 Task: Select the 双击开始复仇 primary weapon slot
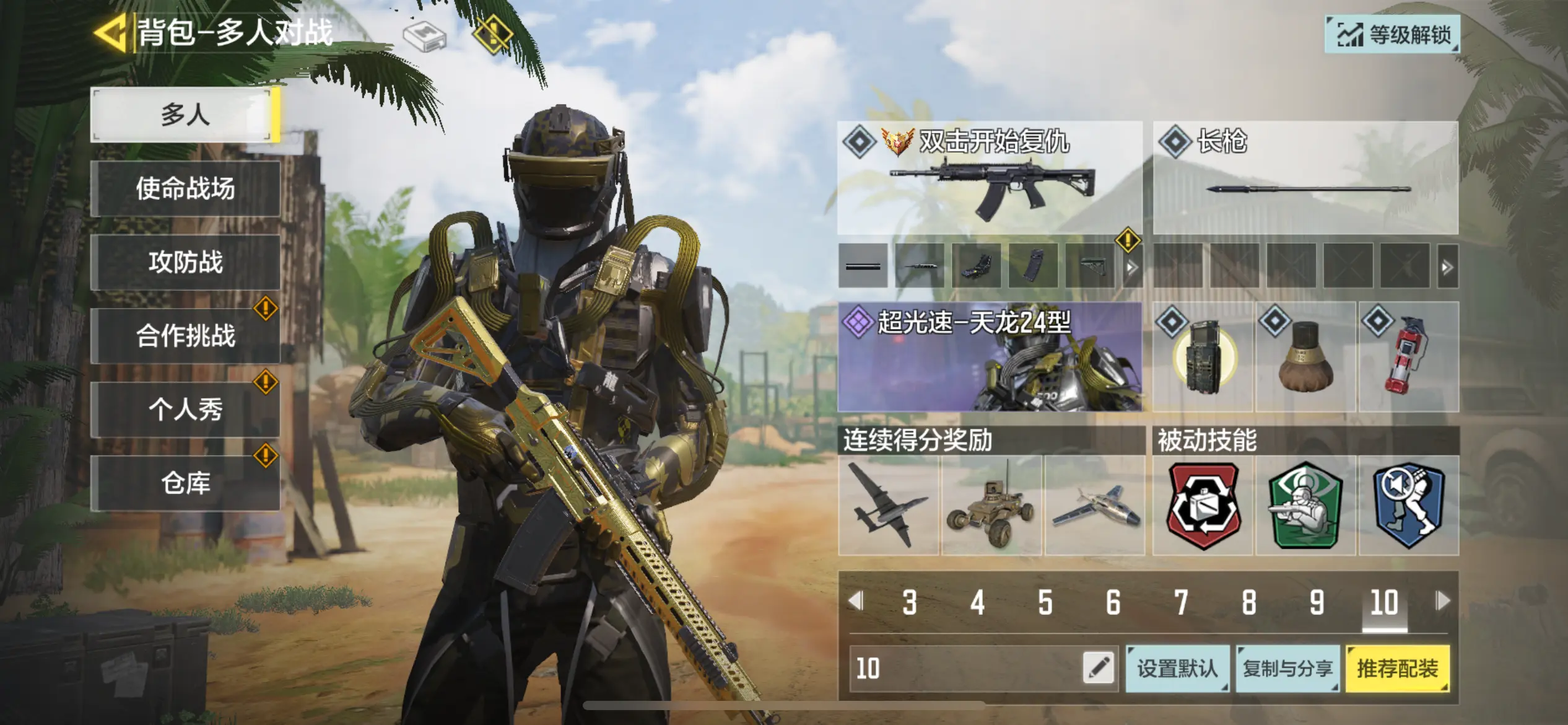tap(990, 178)
